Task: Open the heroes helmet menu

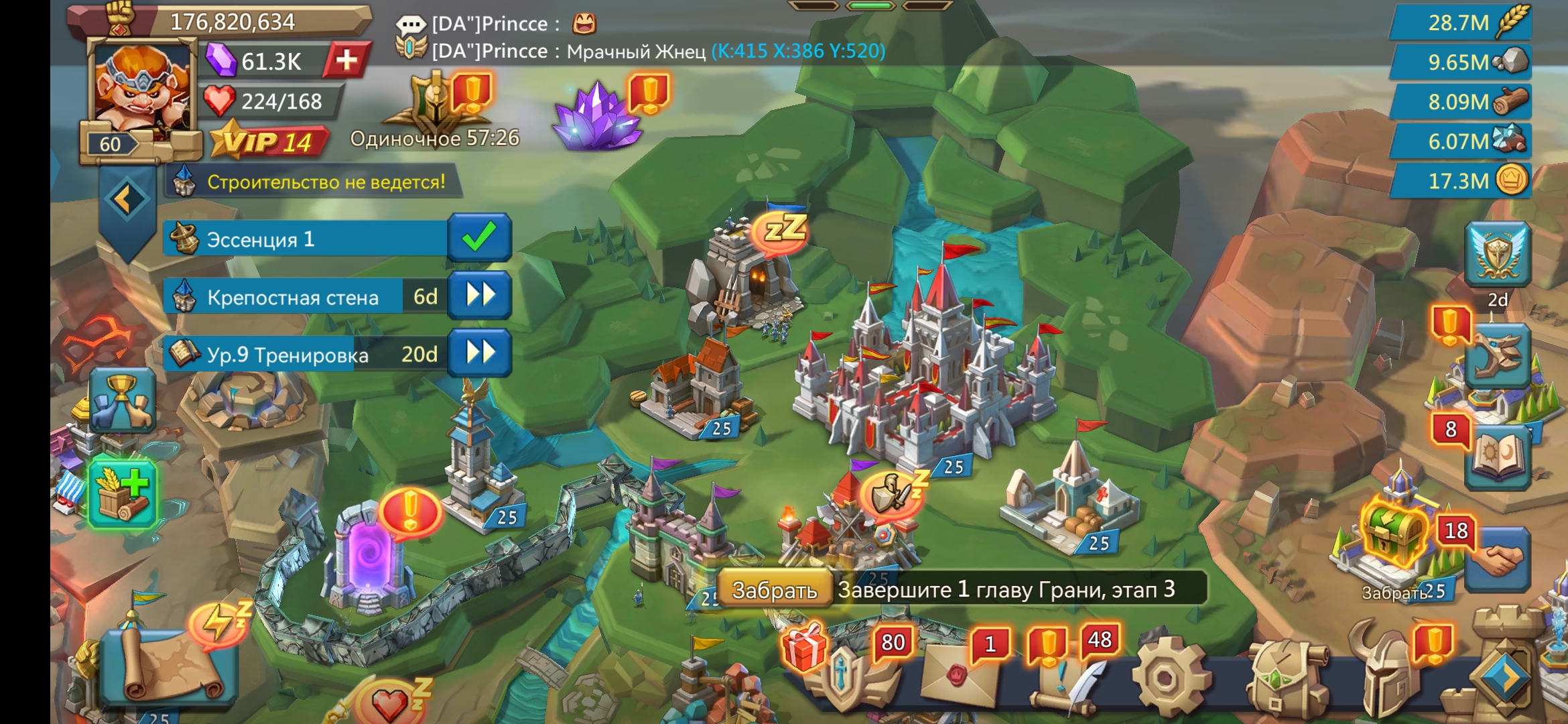Action: tap(1387, 674)
